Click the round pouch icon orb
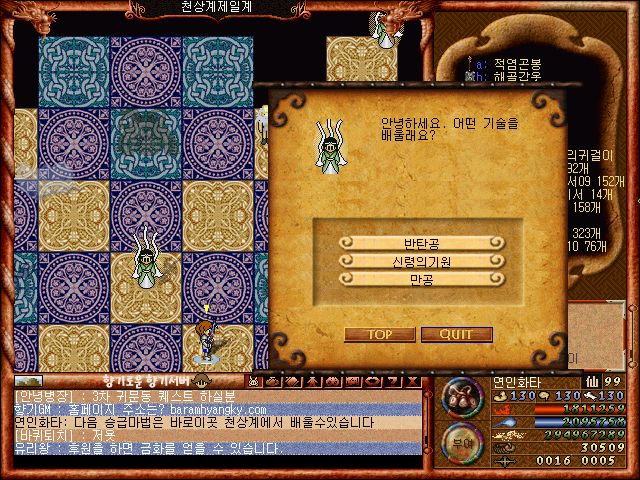Image resolution: width=640 pixels, height=480 pixels. tap(461, 396)
